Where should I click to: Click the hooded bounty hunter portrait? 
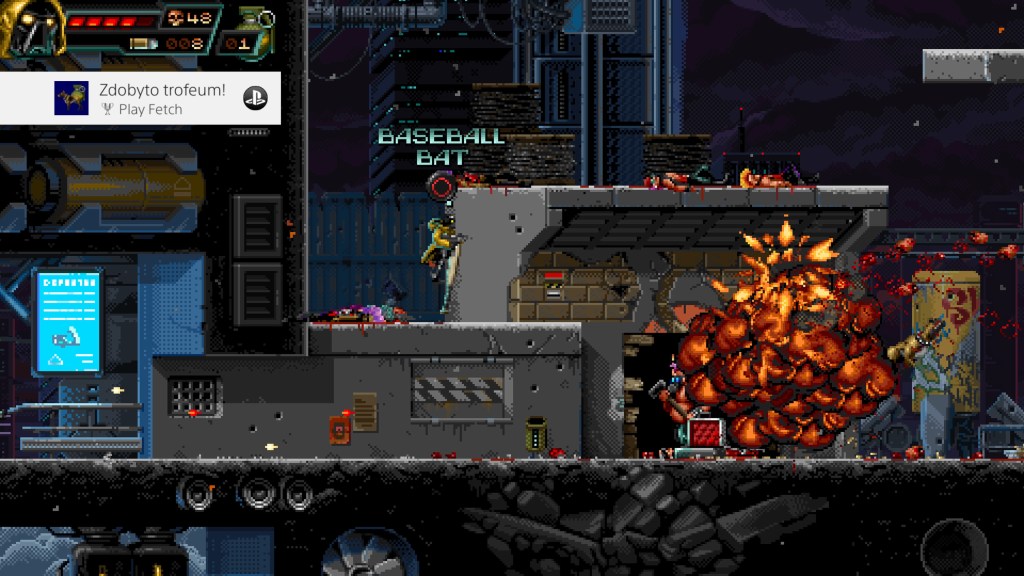32,26
